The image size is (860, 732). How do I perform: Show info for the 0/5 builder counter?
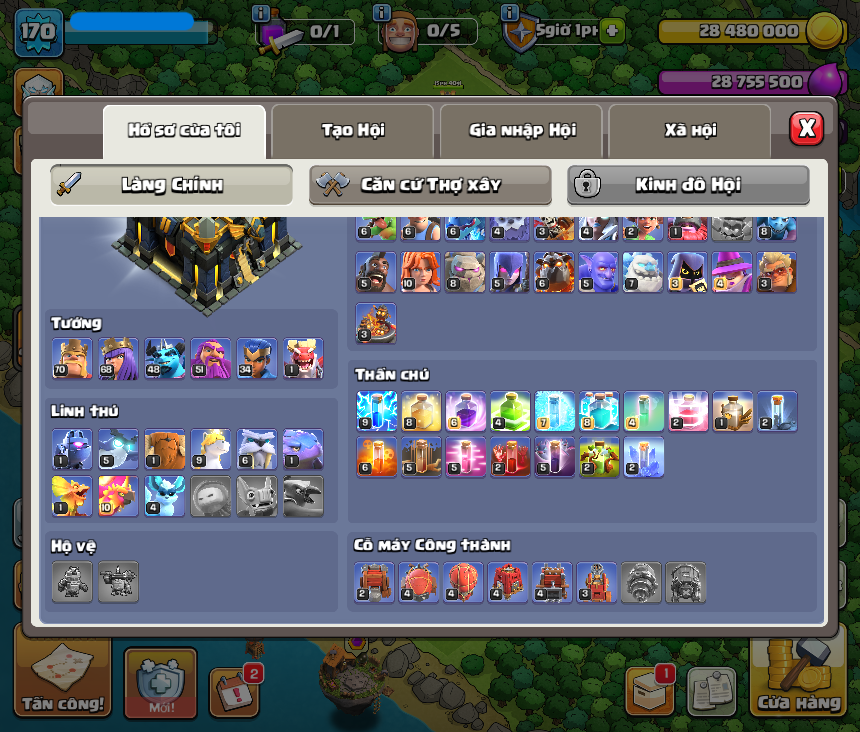[x=382, y=12]
